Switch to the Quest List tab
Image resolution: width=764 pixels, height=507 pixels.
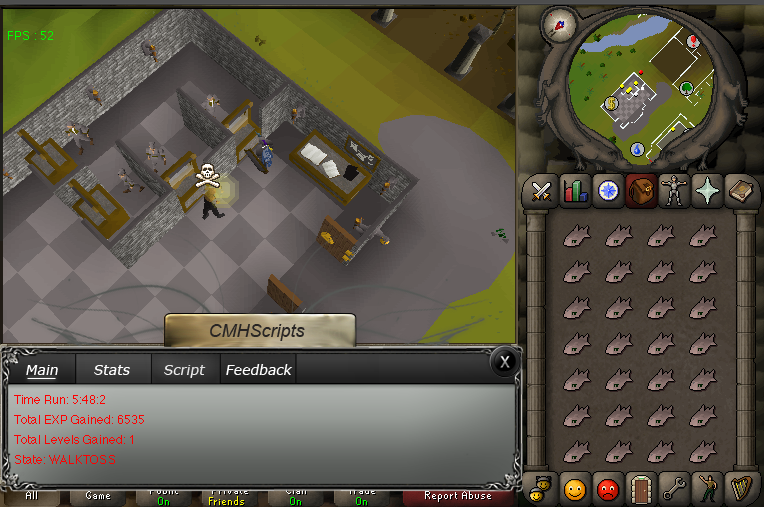pyautogui.click(x=608, y=190)
